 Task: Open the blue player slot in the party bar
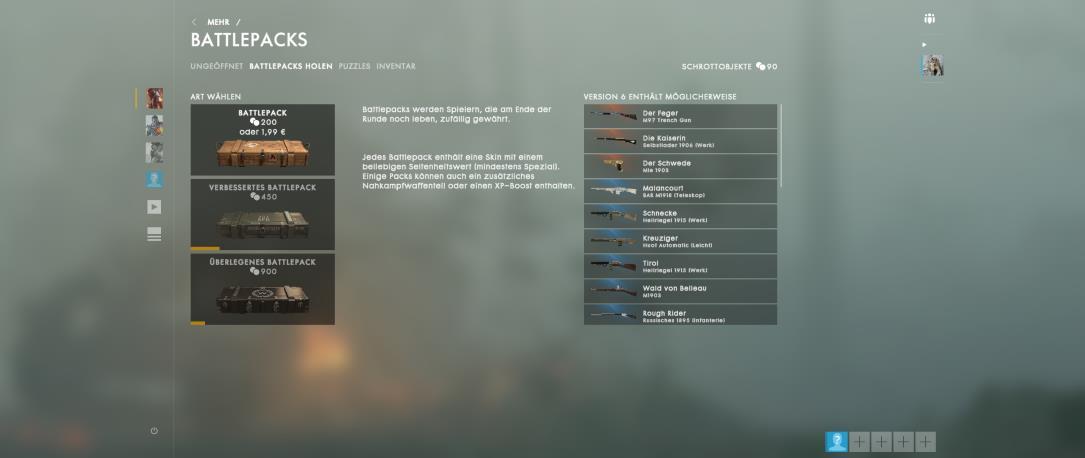(x=836, y=441)
